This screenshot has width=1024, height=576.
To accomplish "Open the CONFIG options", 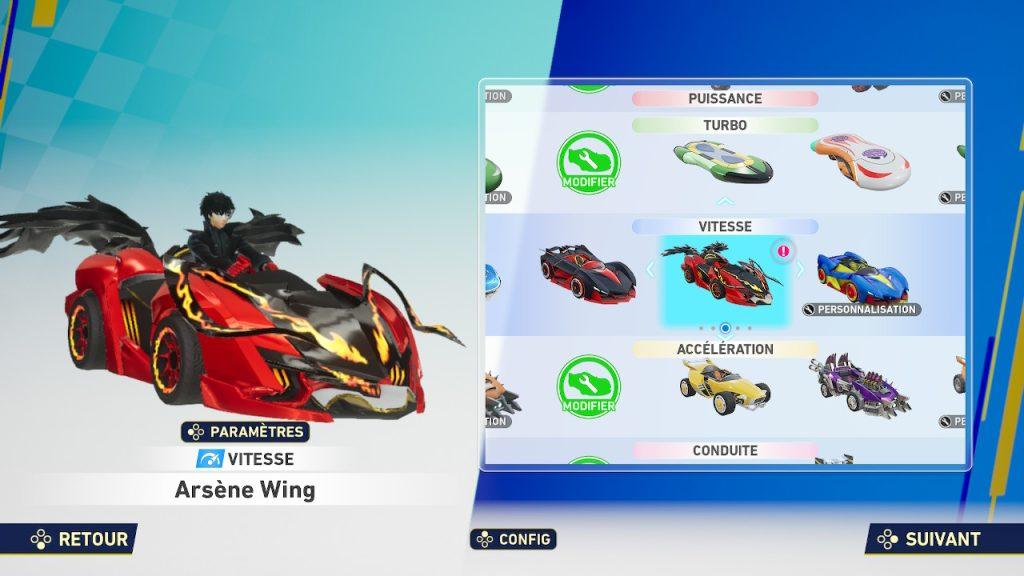I will click(513, 539).
